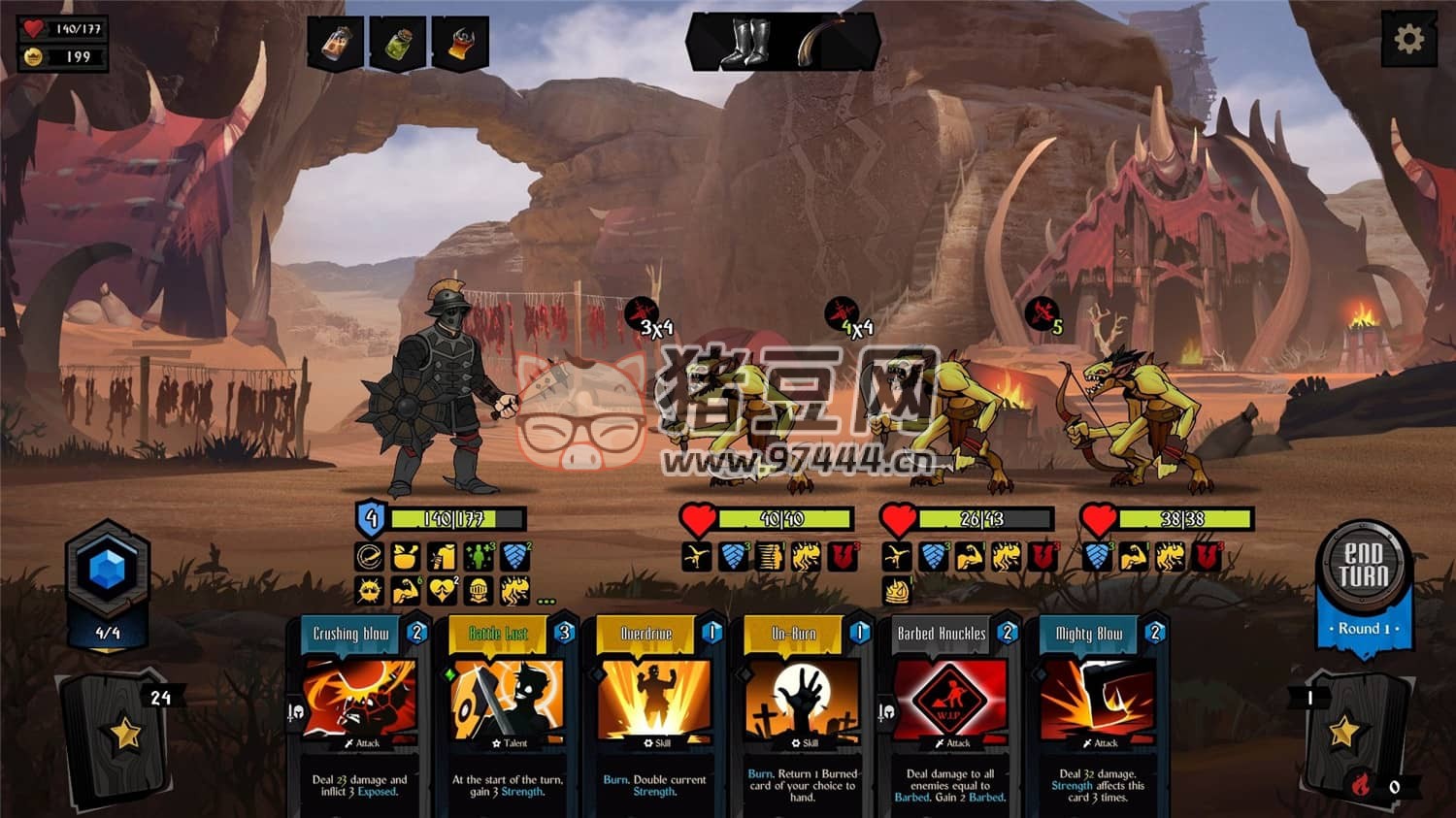Play the Crushing Blow card
The width and height of the screenshot is (1456, 818).
point(360,713)
